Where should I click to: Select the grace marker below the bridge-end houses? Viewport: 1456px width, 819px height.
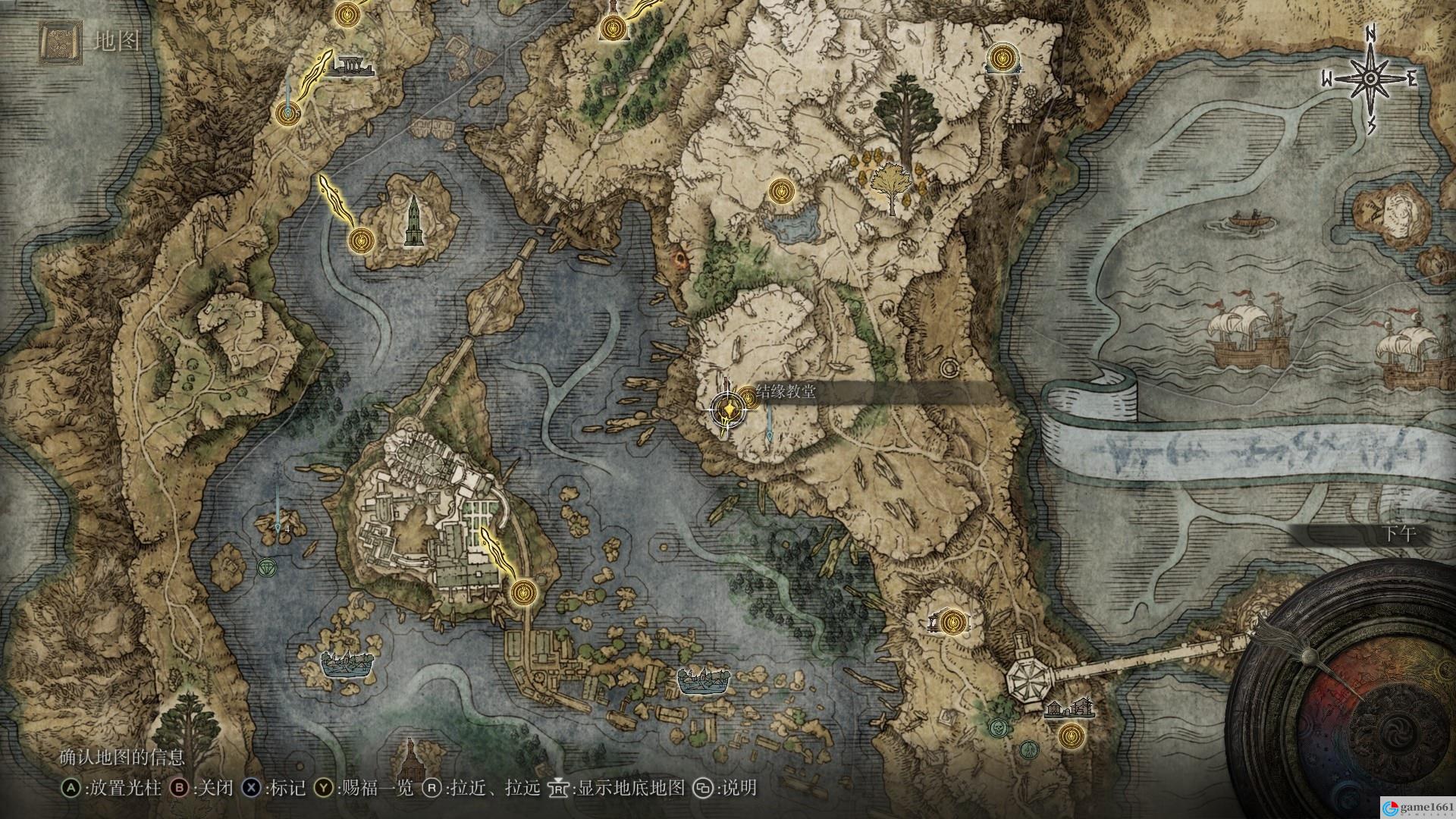coord(1071,736)
